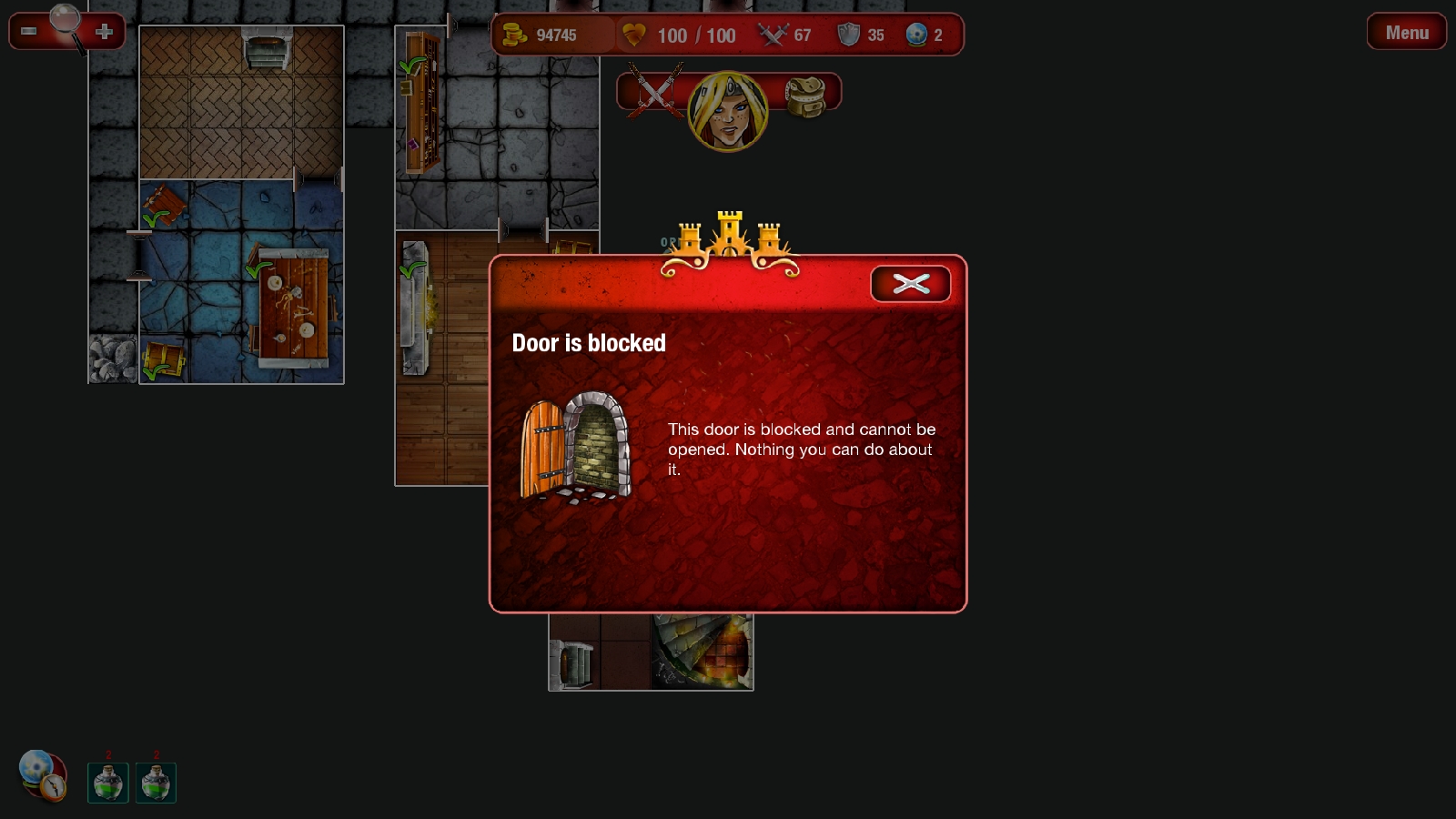Click the gold coins currency icon
Image resolution: width=1456 pixels, height=819 pixels.
[x=516, y=35]
